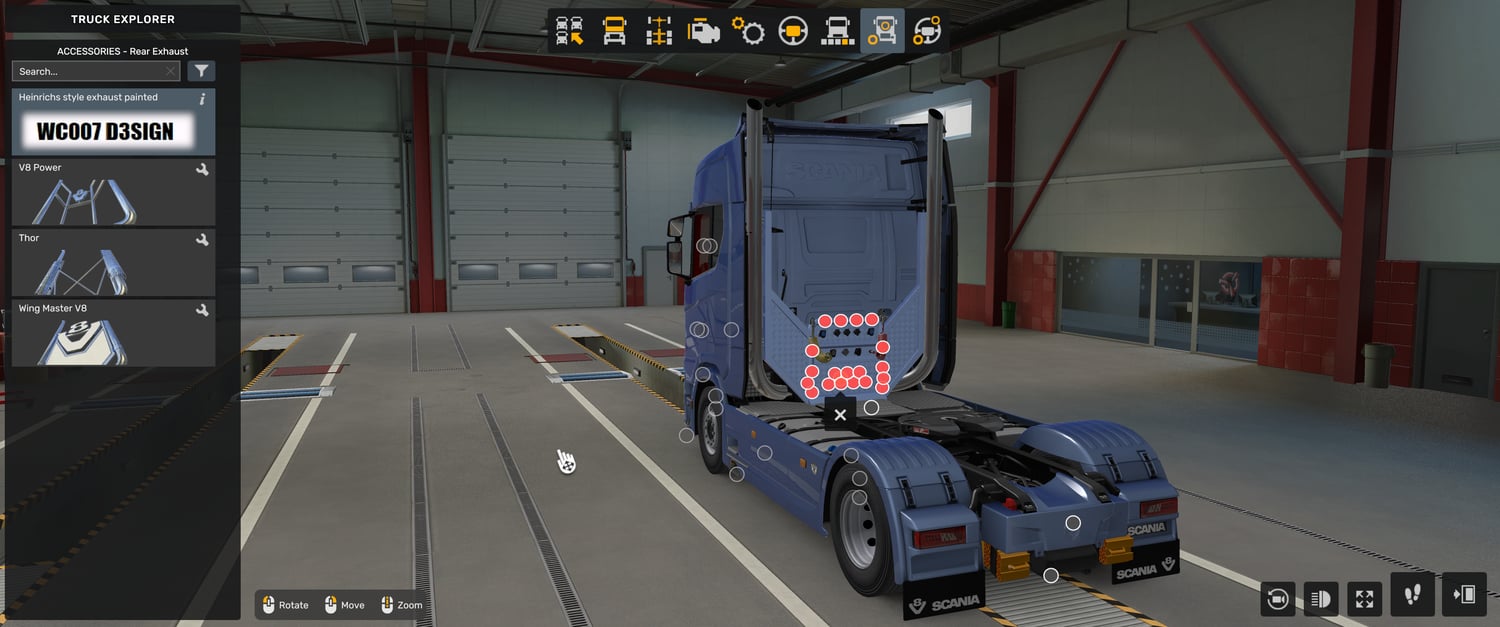The width and height of the screenshot is (1500, 627).
Task: Toggle the truck headlights button
Action: (1321, 598)
